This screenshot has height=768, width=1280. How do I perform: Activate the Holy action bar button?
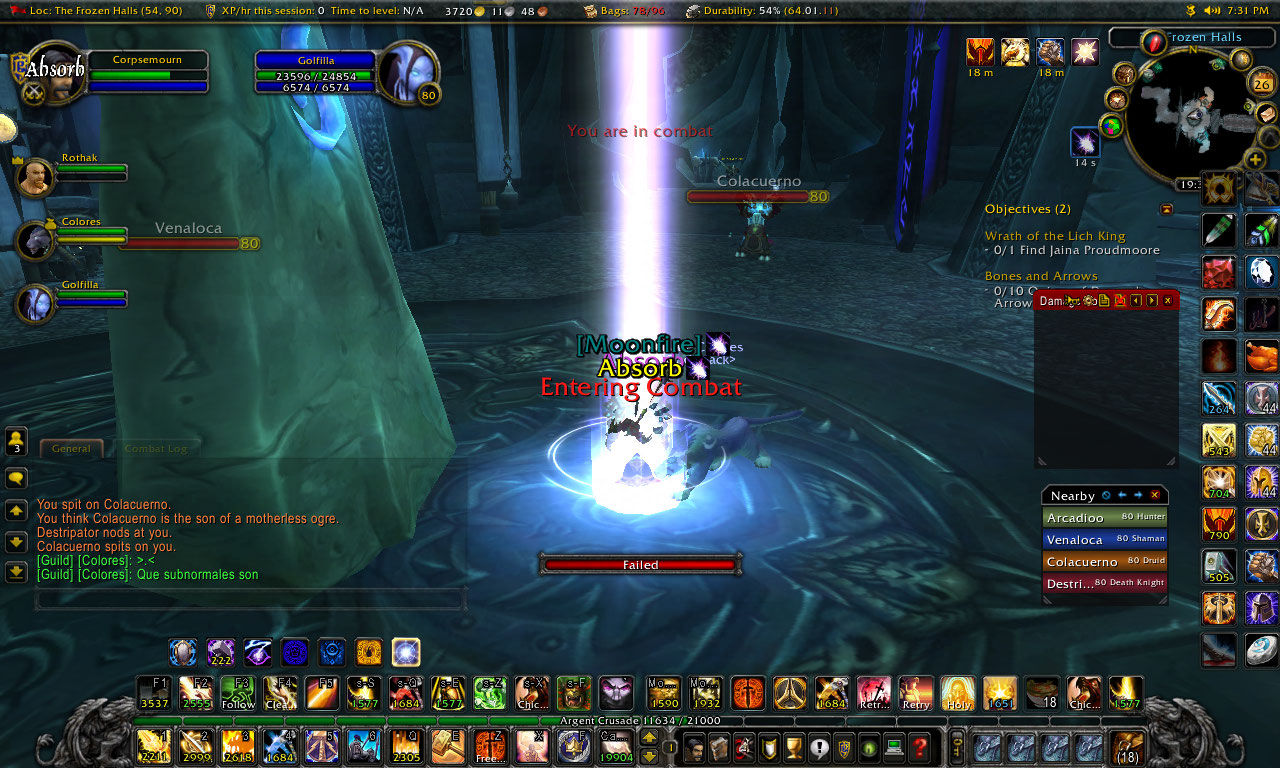point(957,693)
